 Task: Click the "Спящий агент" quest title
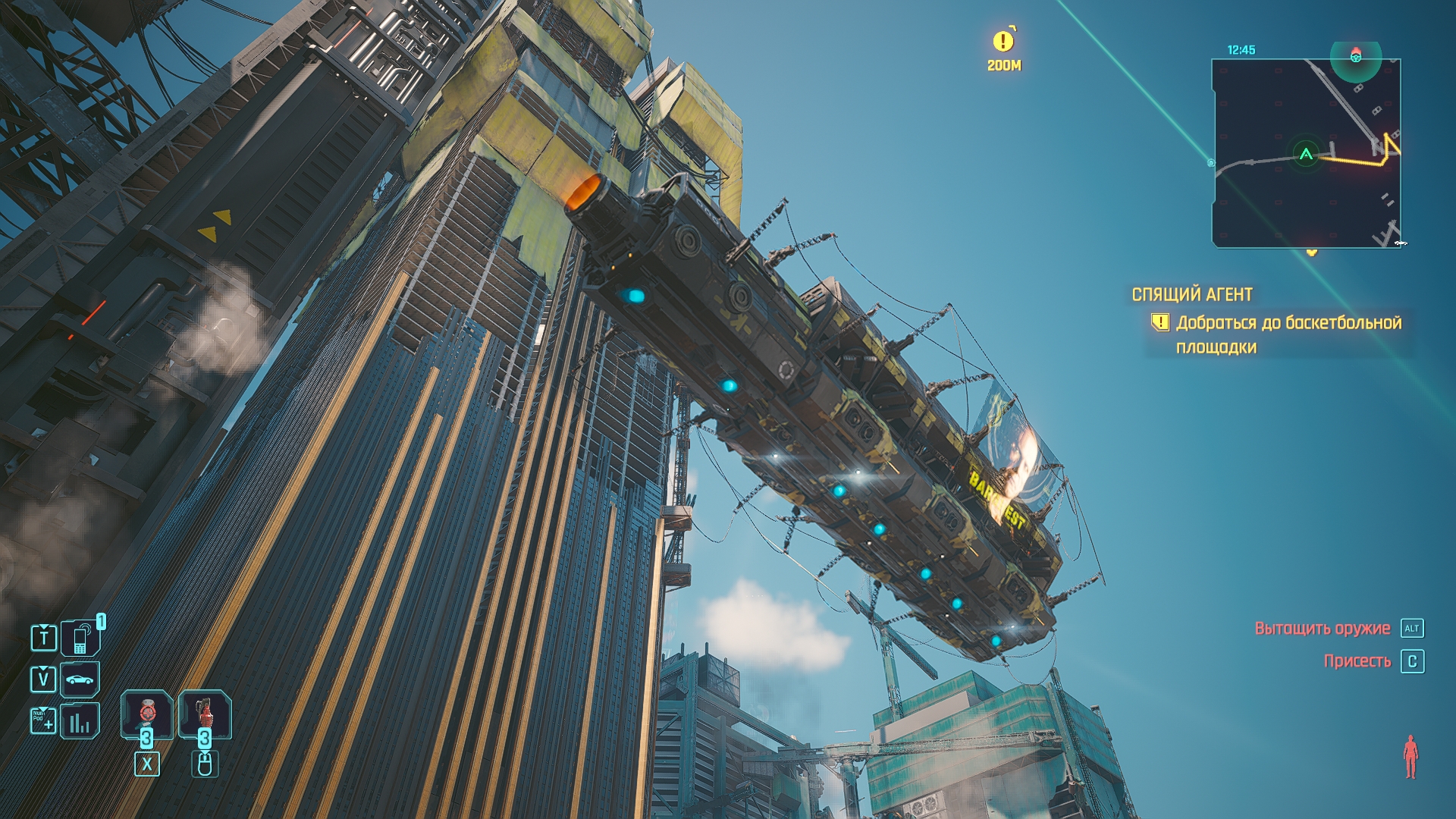[1192, 294]
